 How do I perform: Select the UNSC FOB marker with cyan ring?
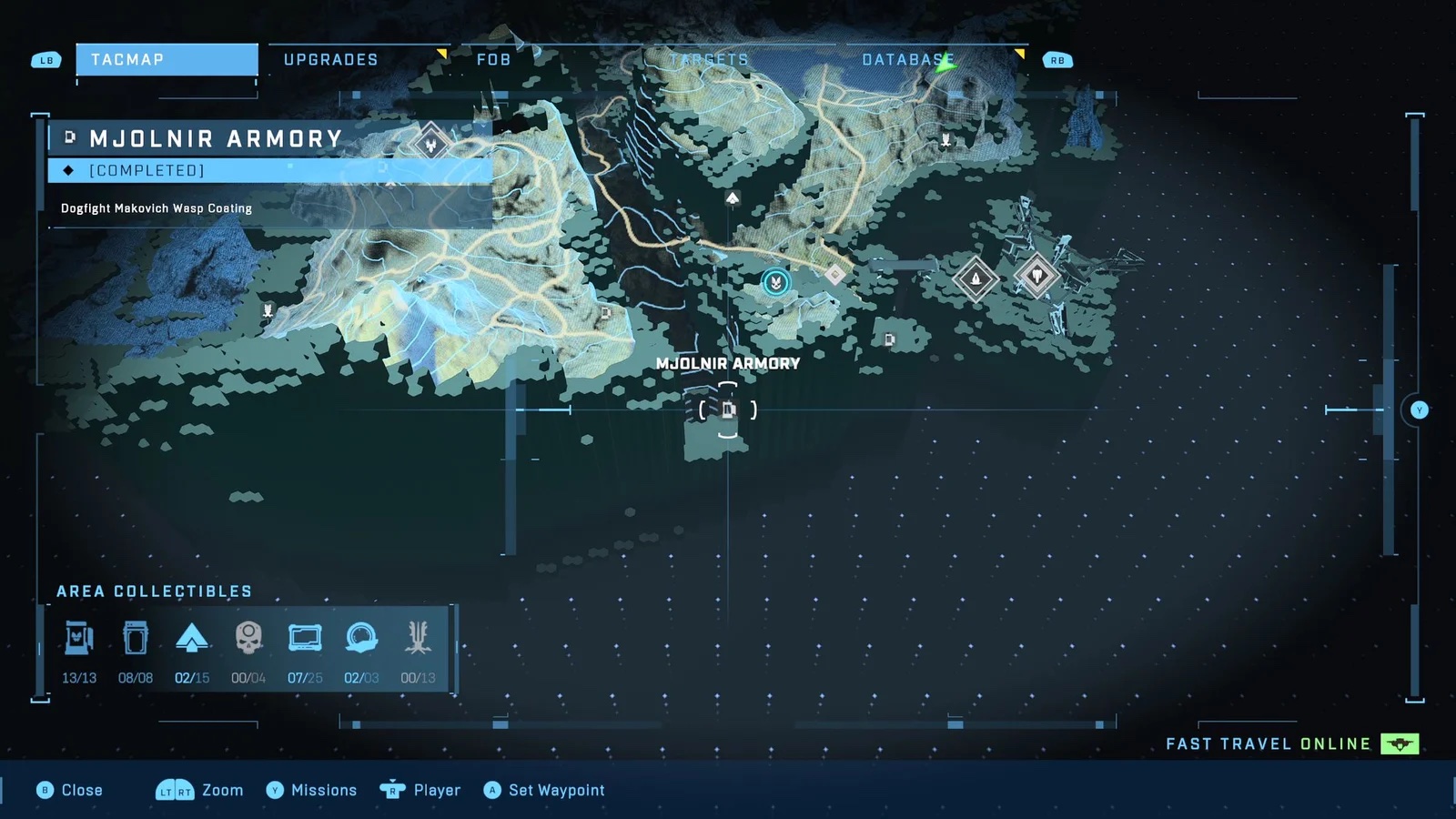pyautogui.click(x=775, y=283)
